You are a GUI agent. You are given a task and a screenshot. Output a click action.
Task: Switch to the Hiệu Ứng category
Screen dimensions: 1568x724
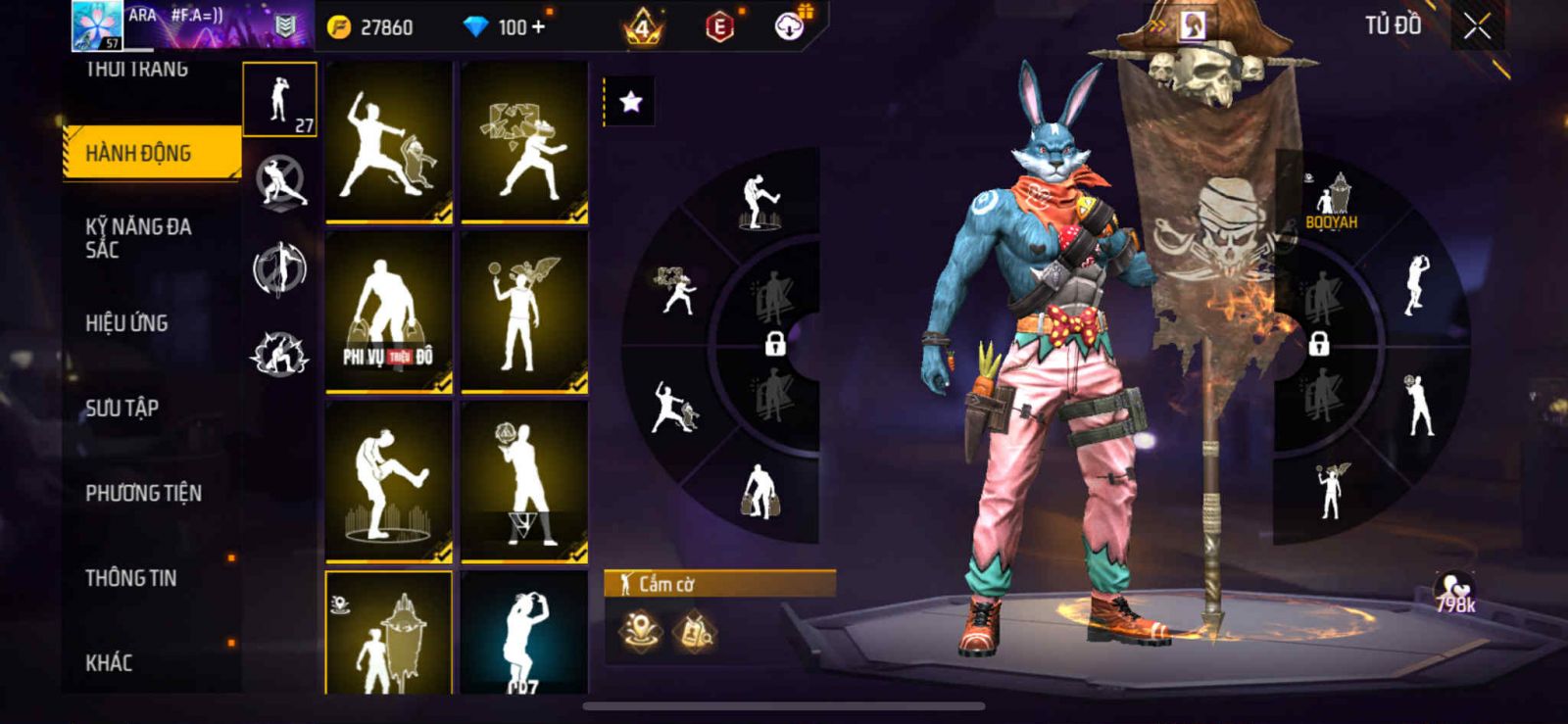[x=126, y=323]
